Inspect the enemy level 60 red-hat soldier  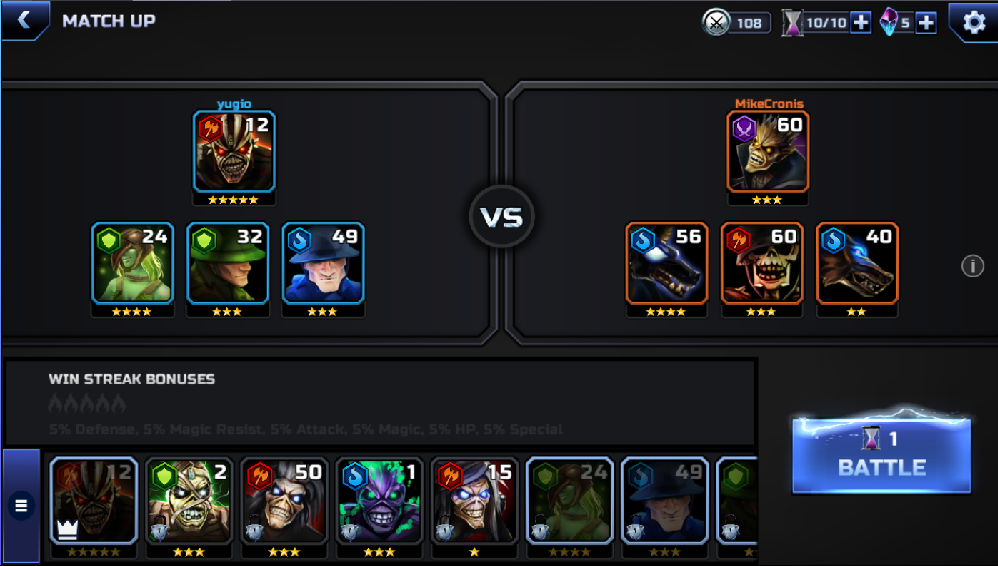[762, 263]
